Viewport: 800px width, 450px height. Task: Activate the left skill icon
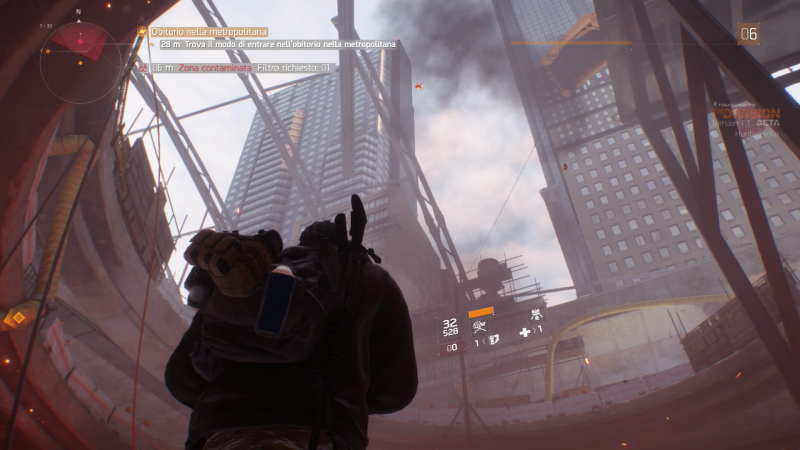coord(481,325)
